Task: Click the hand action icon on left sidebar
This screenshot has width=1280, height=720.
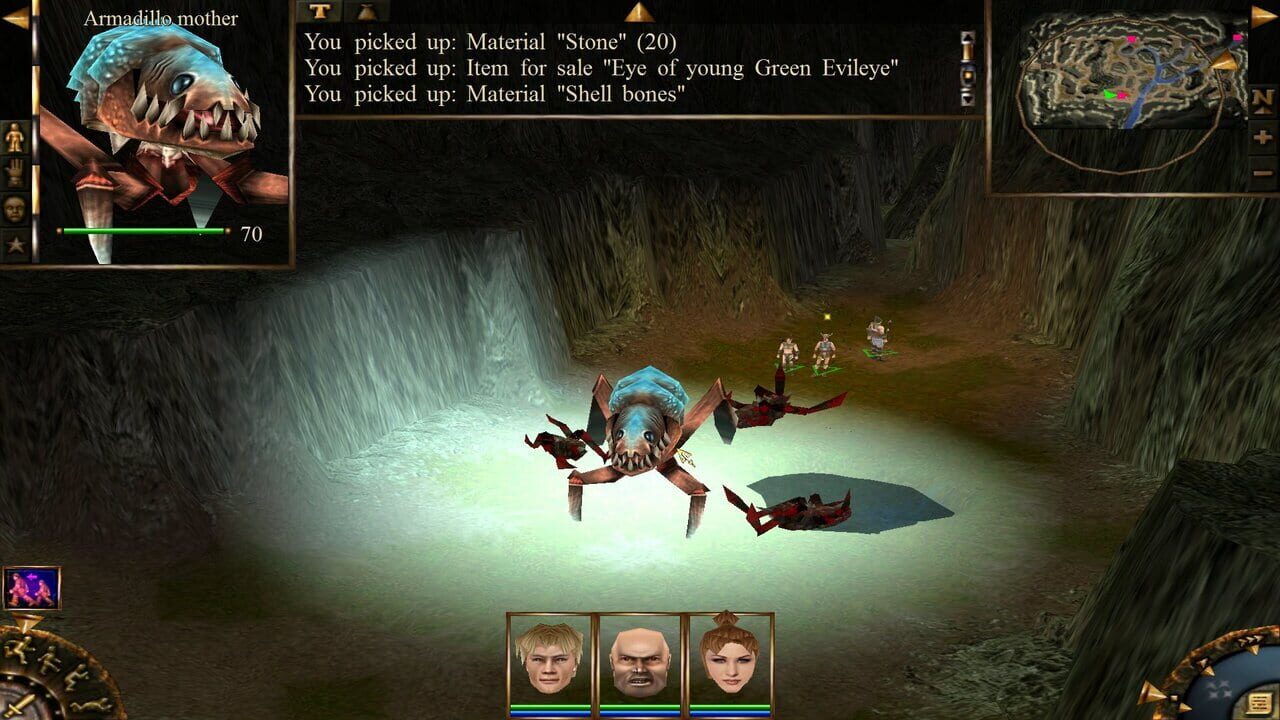Action: click(14, 171)
